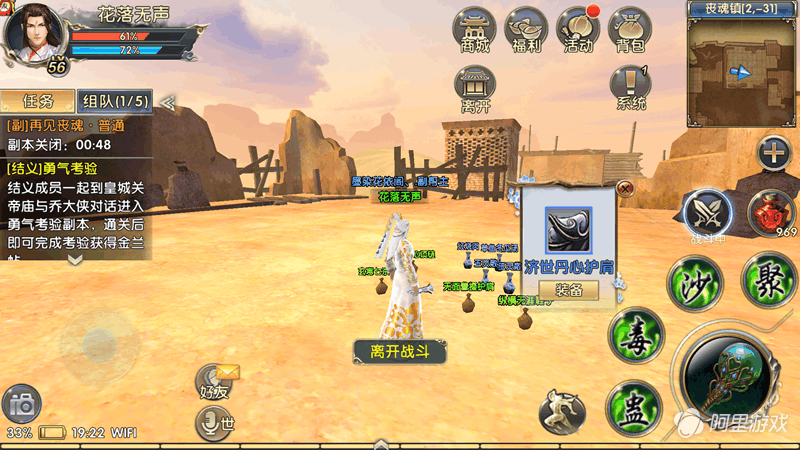Collapse the quest panel with arrow button

tap(168, 102)
